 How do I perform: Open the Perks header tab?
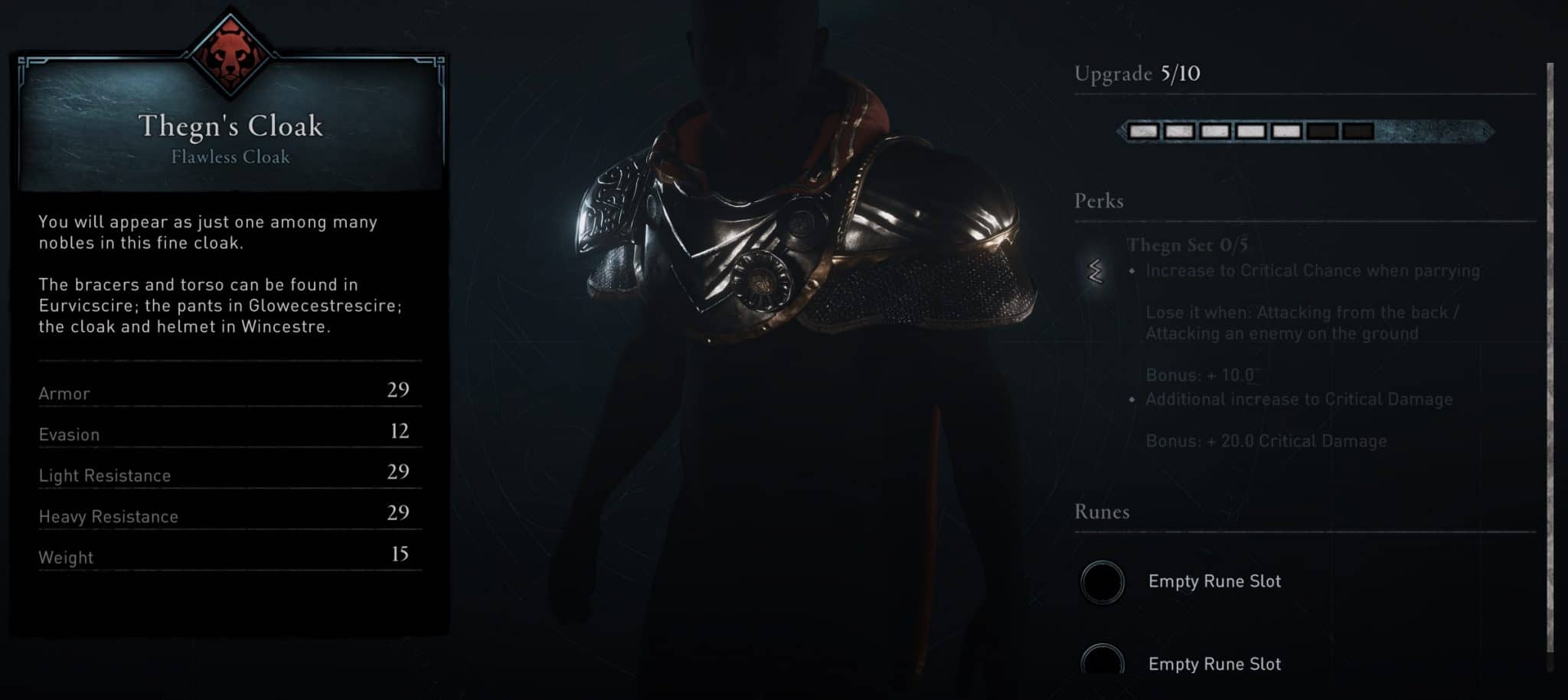[x=1099, y=200]
